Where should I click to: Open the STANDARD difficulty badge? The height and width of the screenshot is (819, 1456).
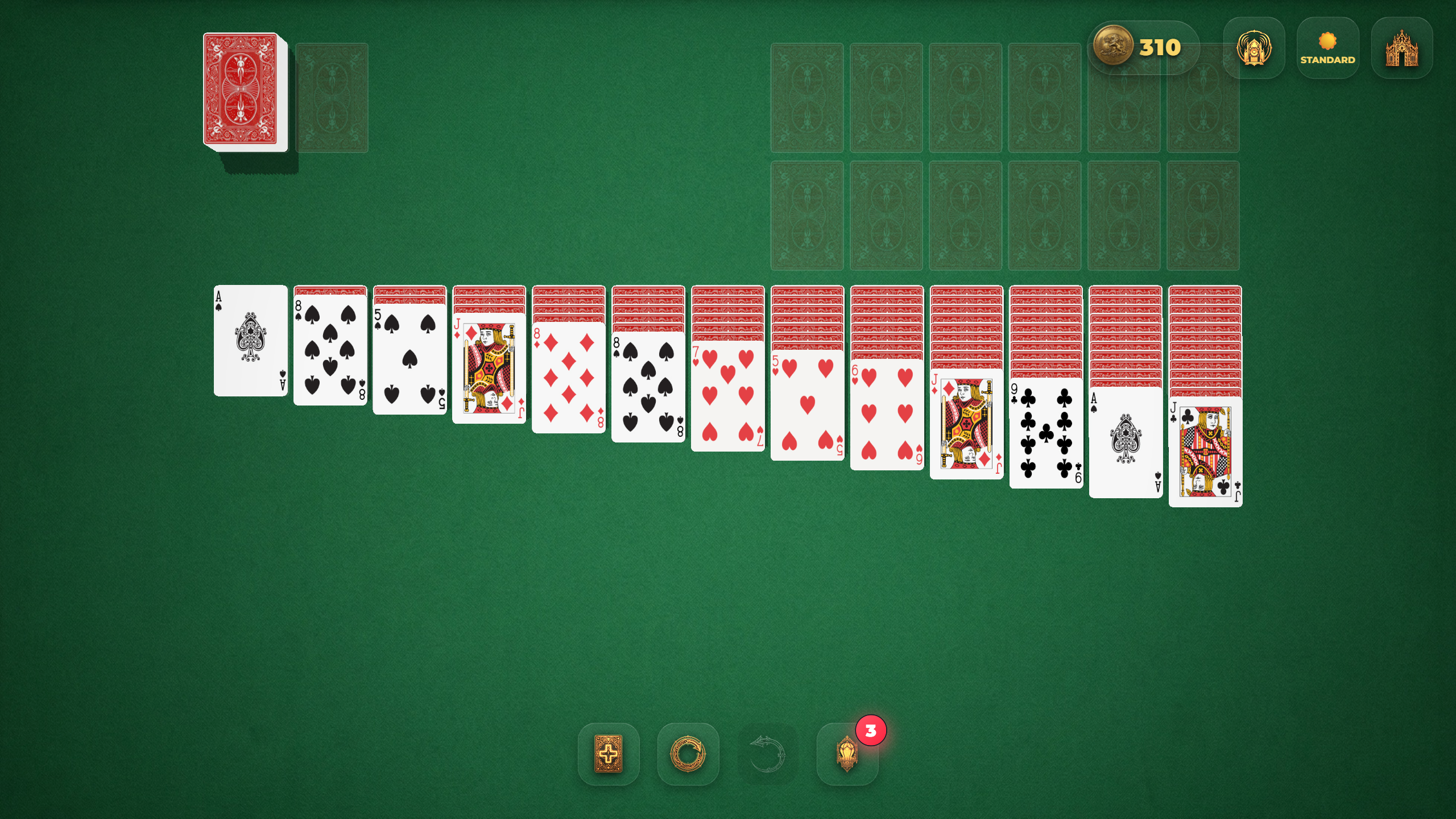coord(1327,48)
